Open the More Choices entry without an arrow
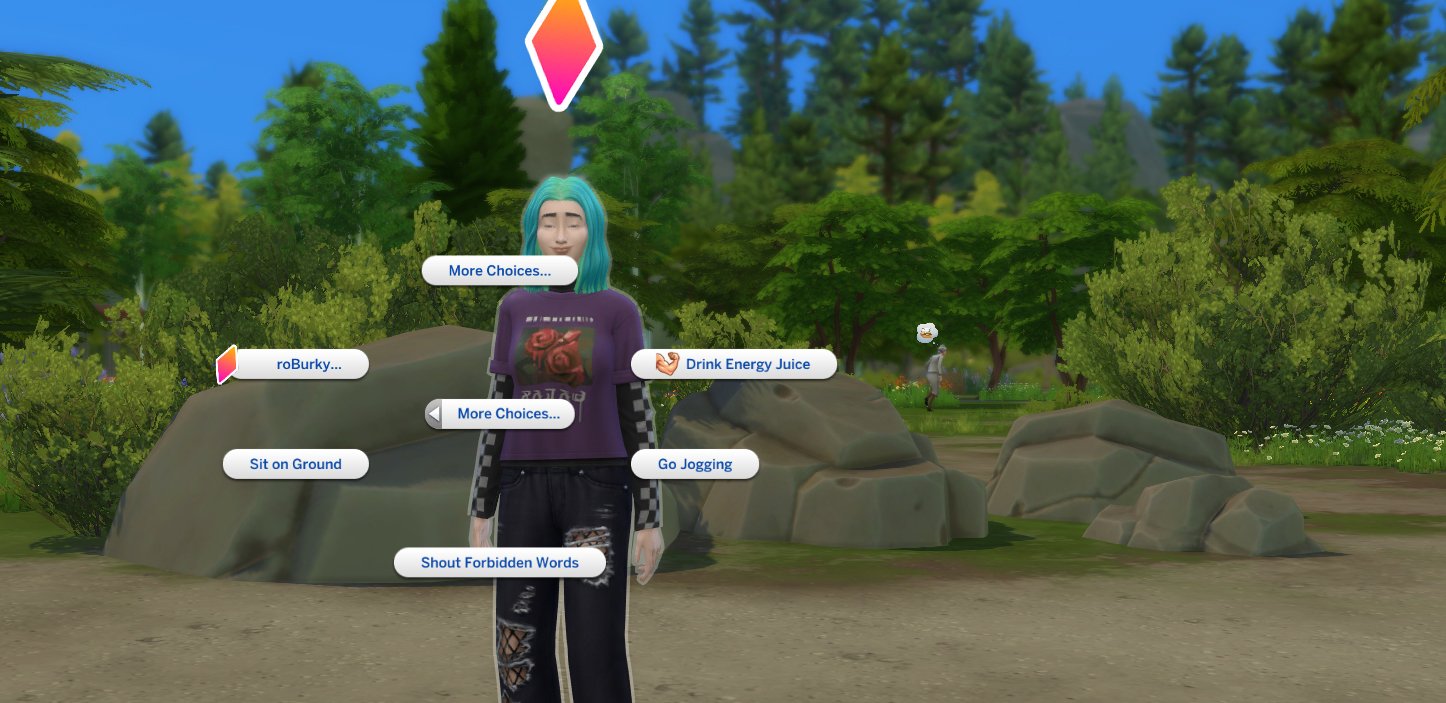Viewport: 1446px width, 703px height. pos(500,271)
